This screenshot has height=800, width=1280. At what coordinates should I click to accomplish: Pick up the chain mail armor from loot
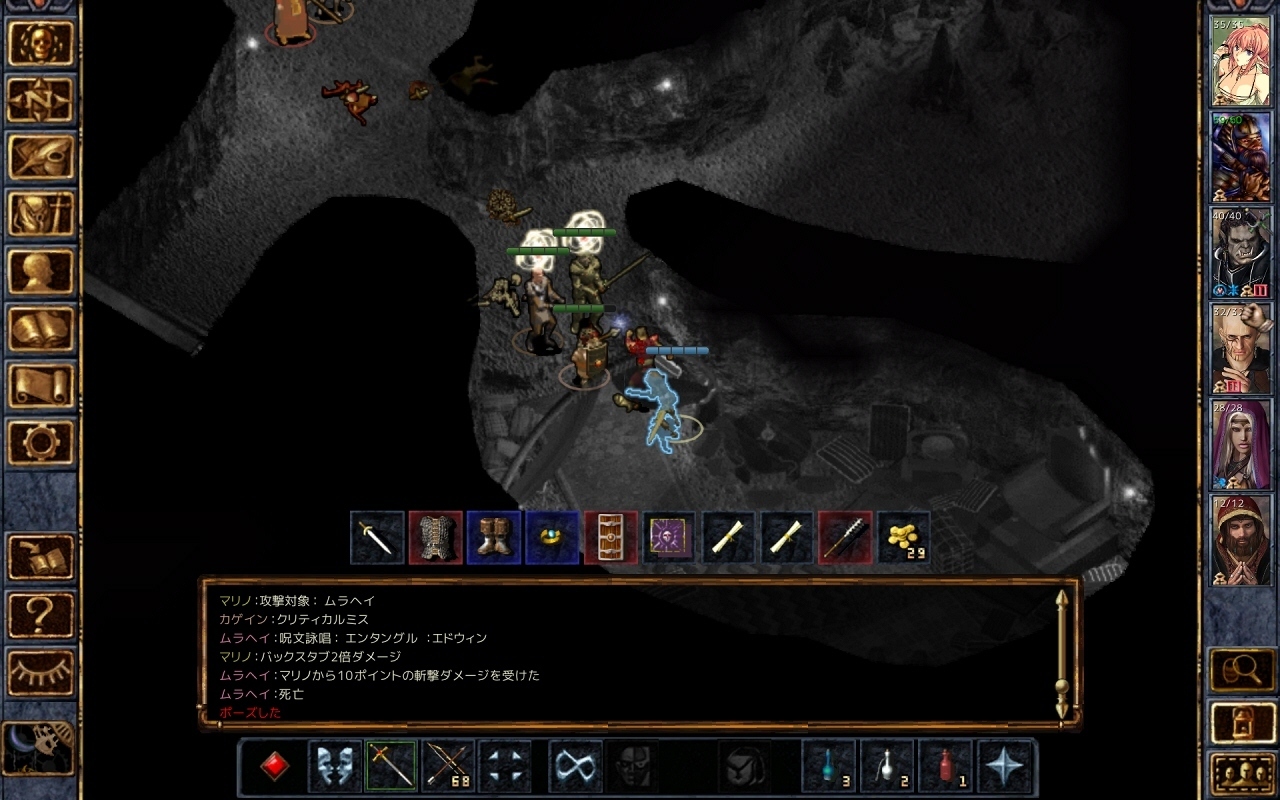435,538
